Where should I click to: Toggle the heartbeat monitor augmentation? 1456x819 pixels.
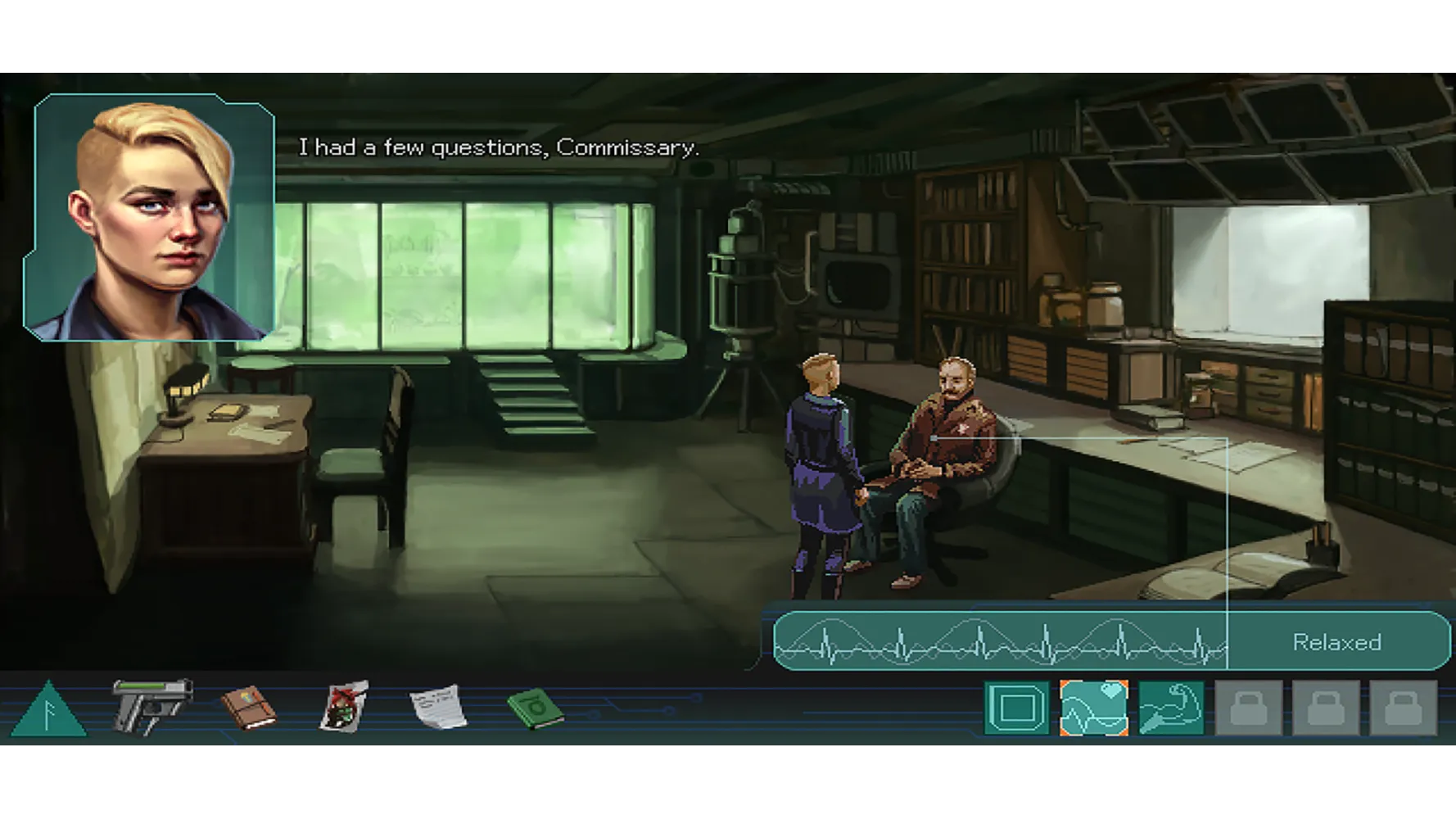1093,708
